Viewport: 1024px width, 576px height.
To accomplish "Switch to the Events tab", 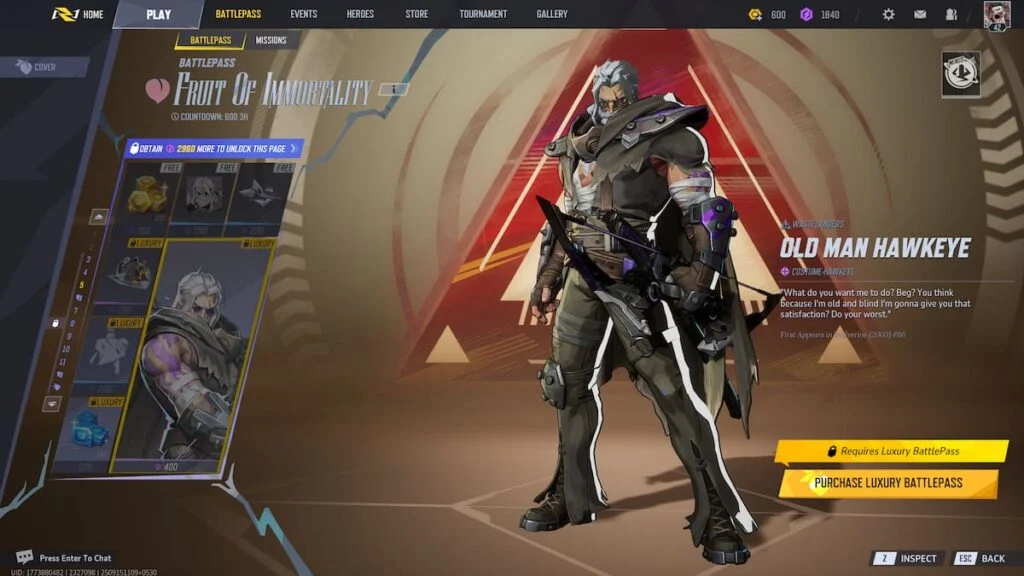I will (x=303, y=14).
